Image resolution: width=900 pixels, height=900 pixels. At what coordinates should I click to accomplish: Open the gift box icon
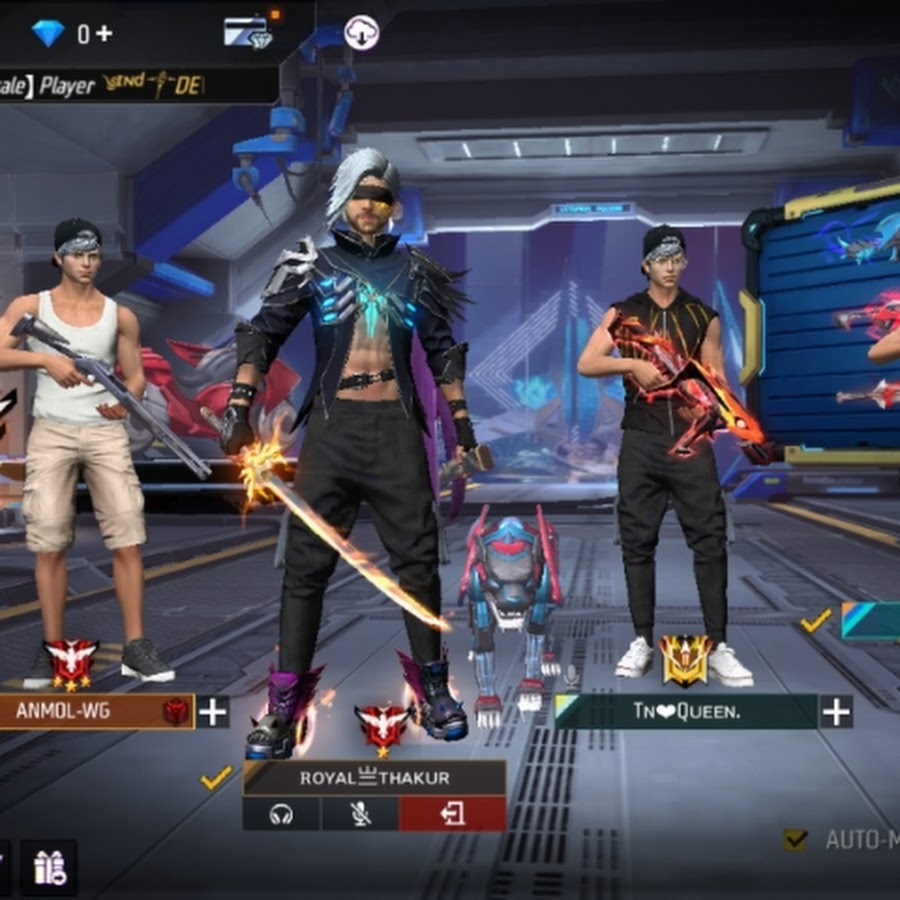tap(49, 867)
